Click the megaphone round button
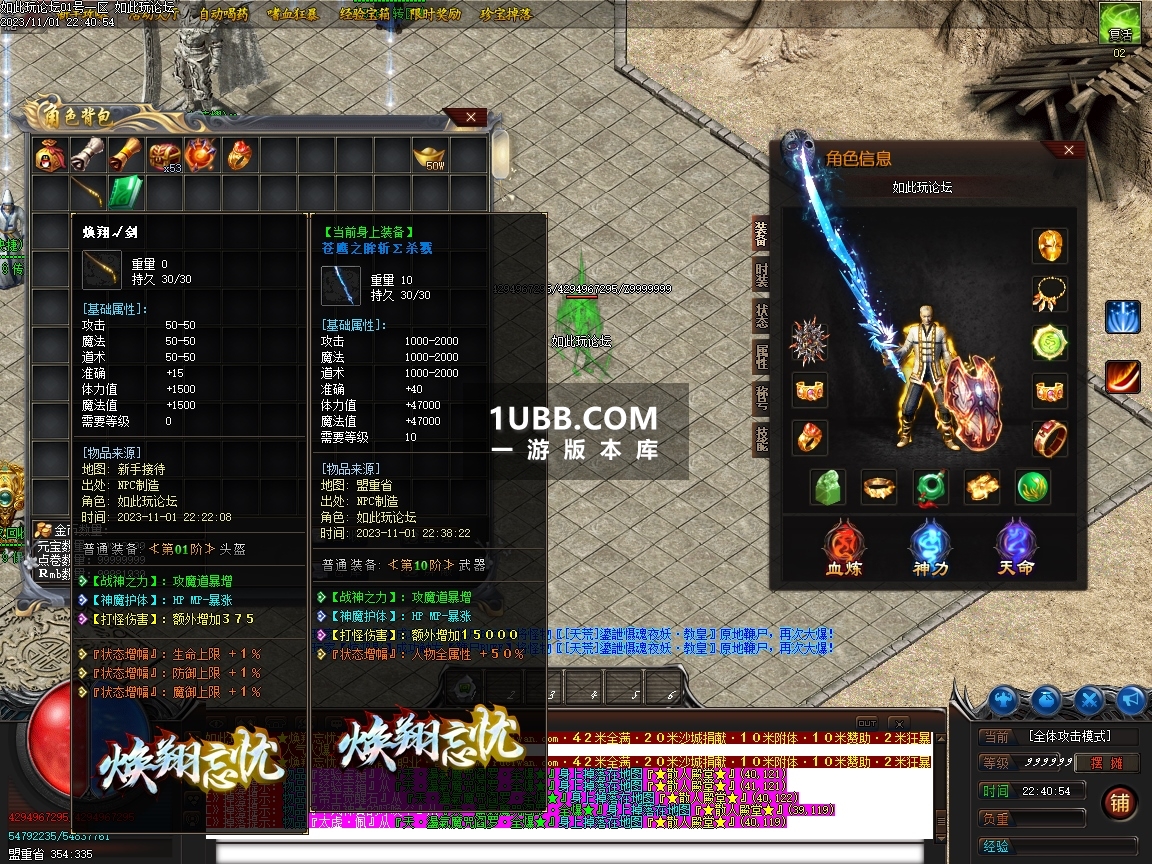The height and width of the screenshot is (864, 1152). [1132, 701]
